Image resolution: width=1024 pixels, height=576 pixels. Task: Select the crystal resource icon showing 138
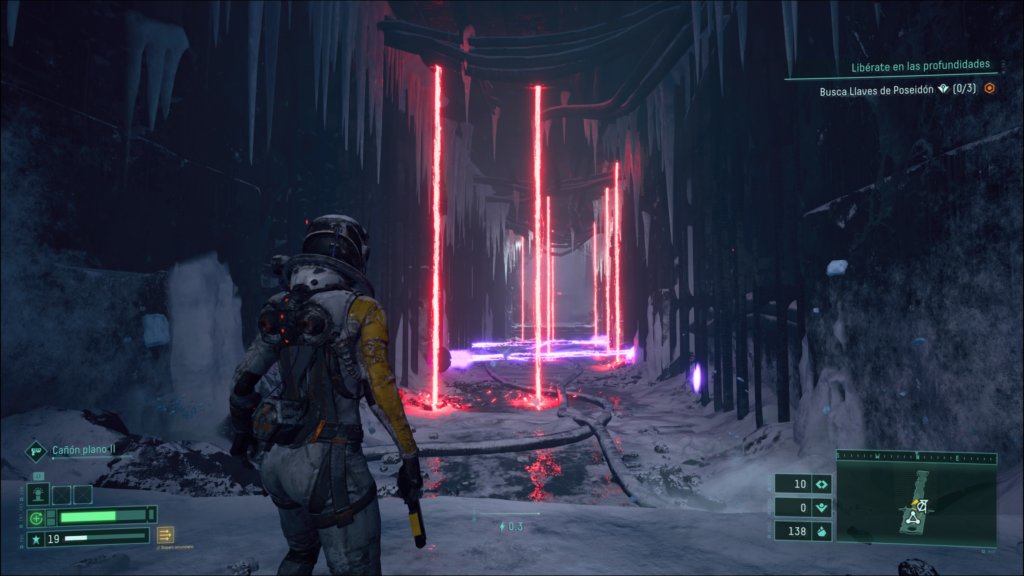tap(822, 532)
